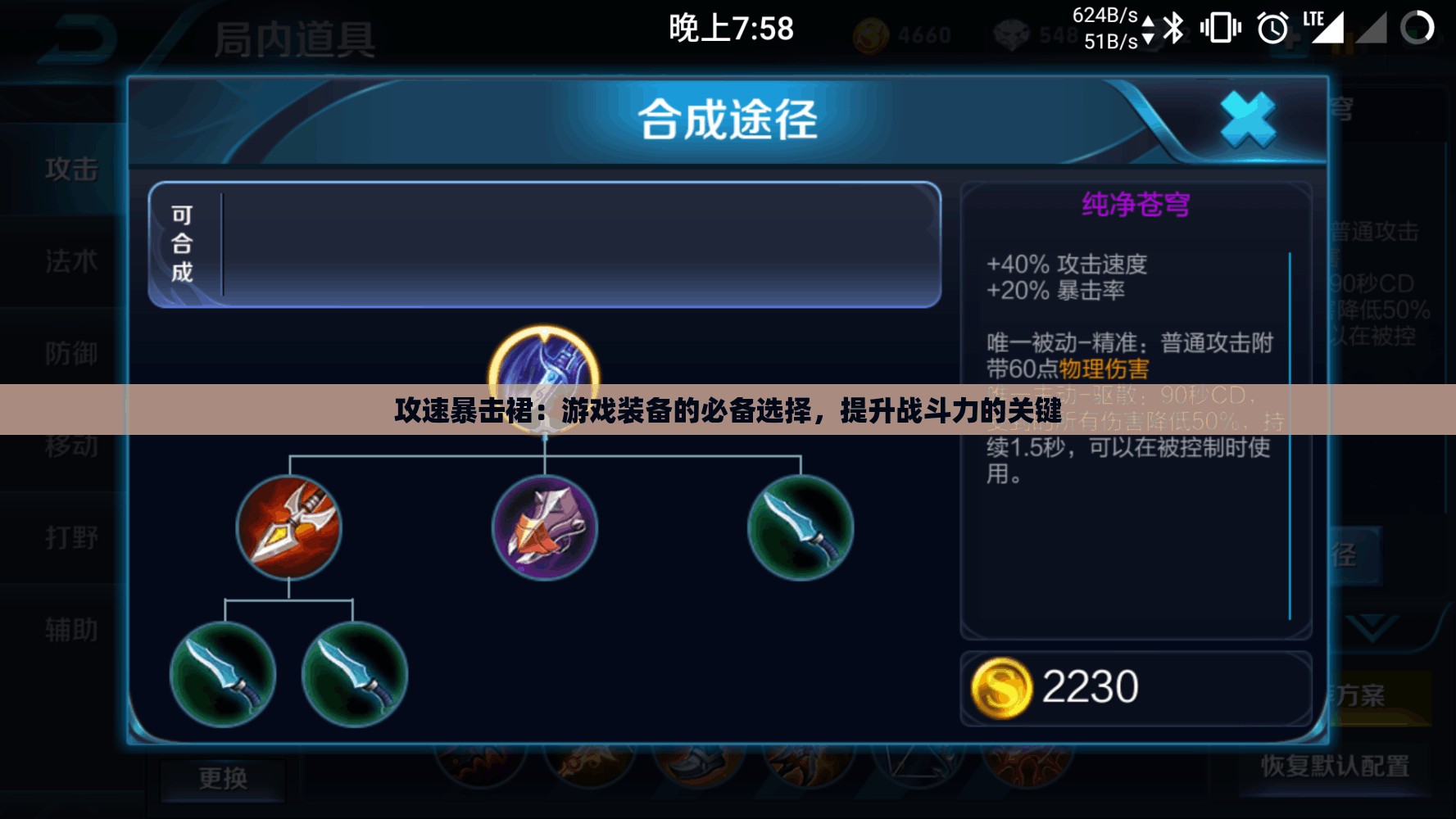Select the bottom-right dagger item

click(355, 676)
